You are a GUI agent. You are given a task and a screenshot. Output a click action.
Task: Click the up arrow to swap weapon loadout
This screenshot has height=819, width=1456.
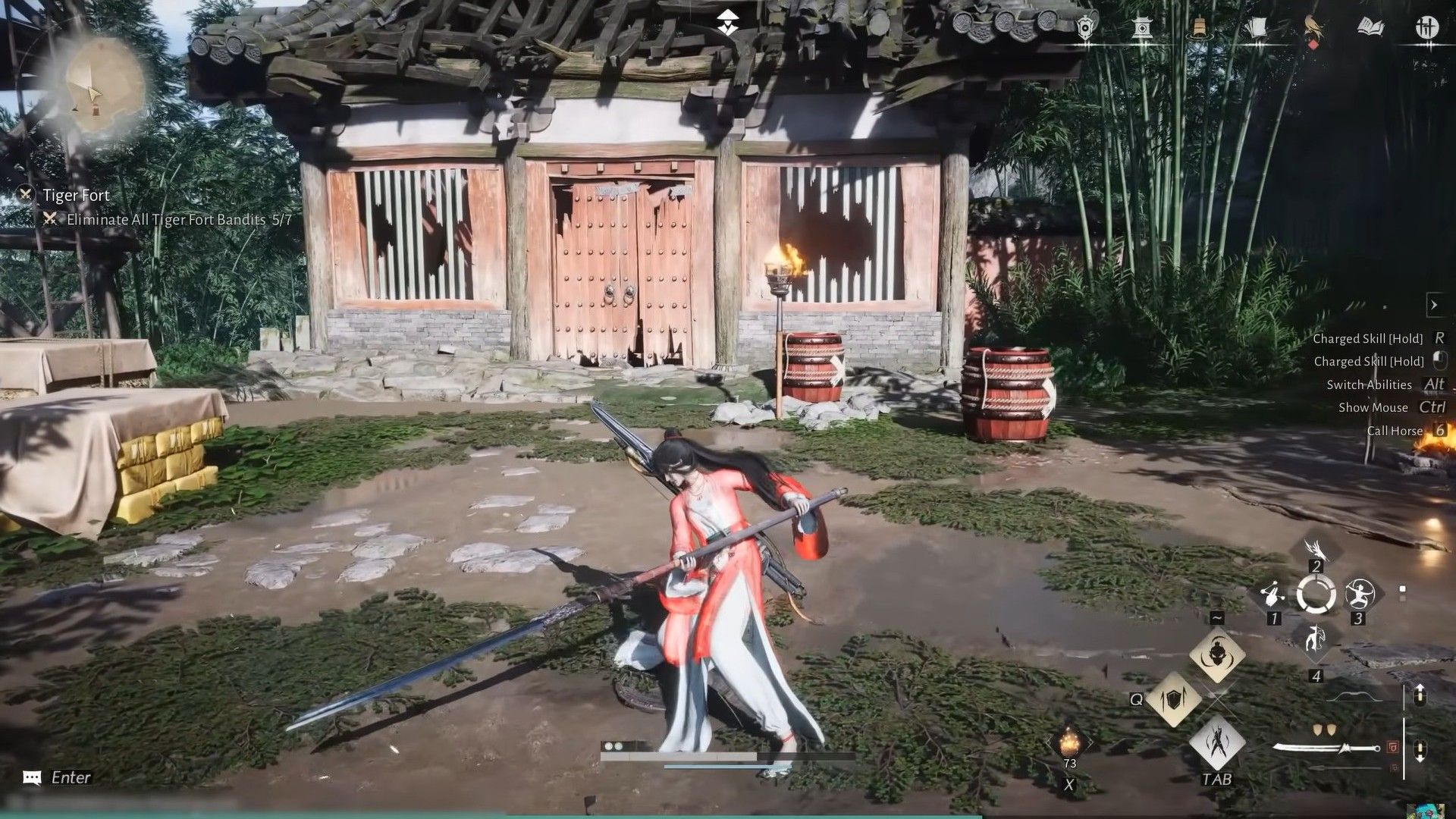[1420, 694]
